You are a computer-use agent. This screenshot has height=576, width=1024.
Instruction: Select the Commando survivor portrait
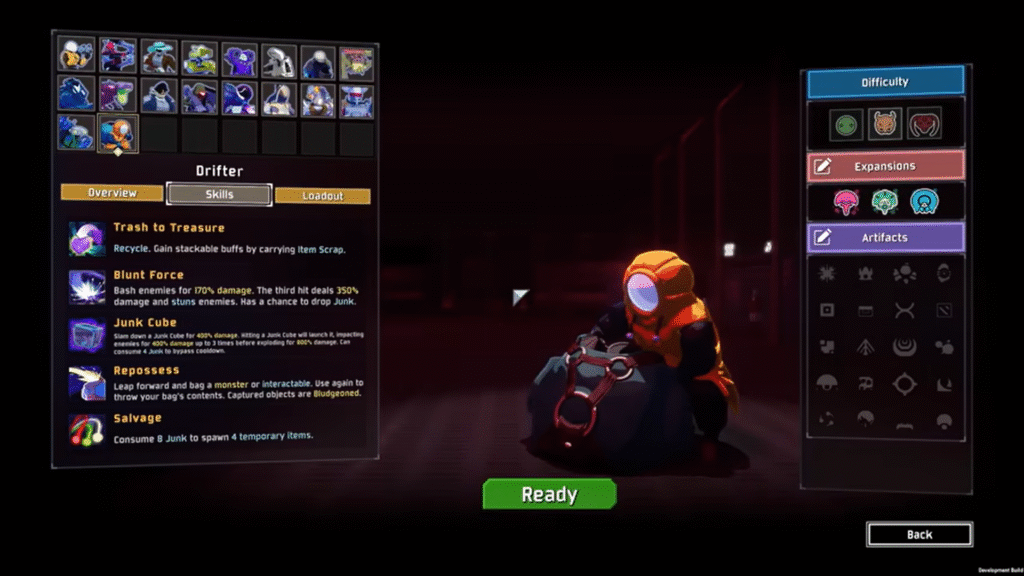point(76,55)
